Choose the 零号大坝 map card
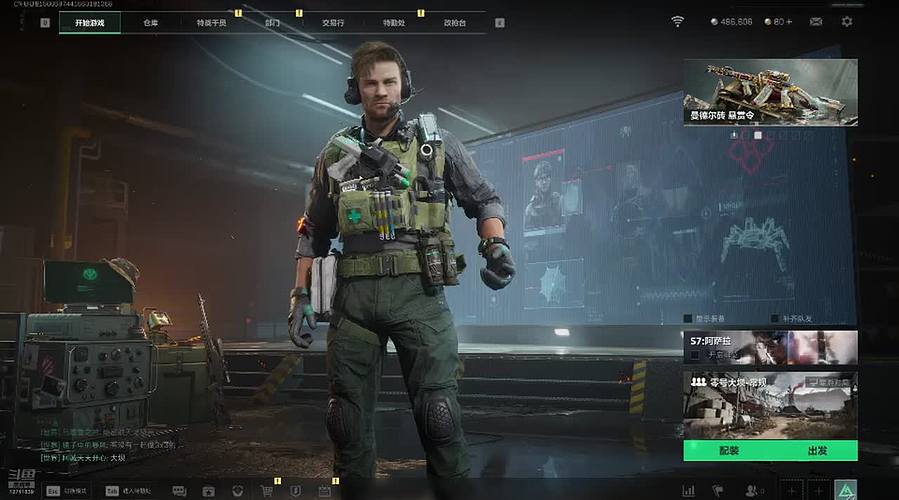The image size is (899, 500). coord(770,405)
